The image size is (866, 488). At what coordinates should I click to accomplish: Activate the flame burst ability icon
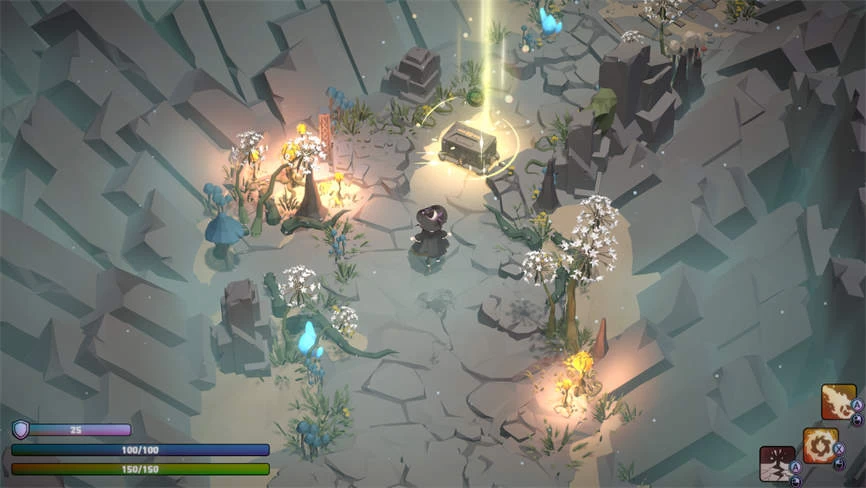838,402
